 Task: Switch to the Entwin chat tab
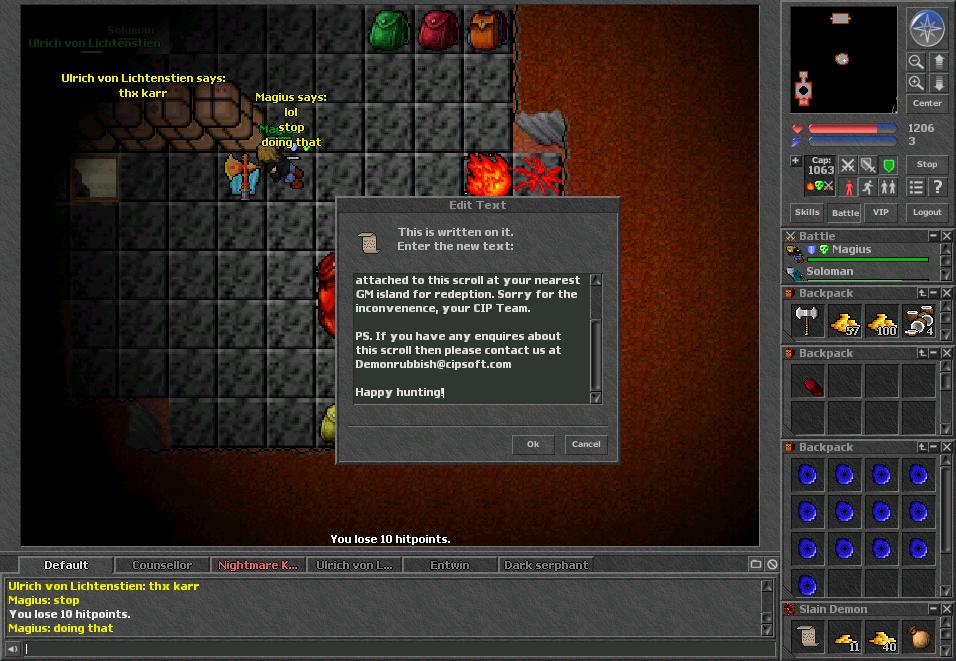(450, 565)
